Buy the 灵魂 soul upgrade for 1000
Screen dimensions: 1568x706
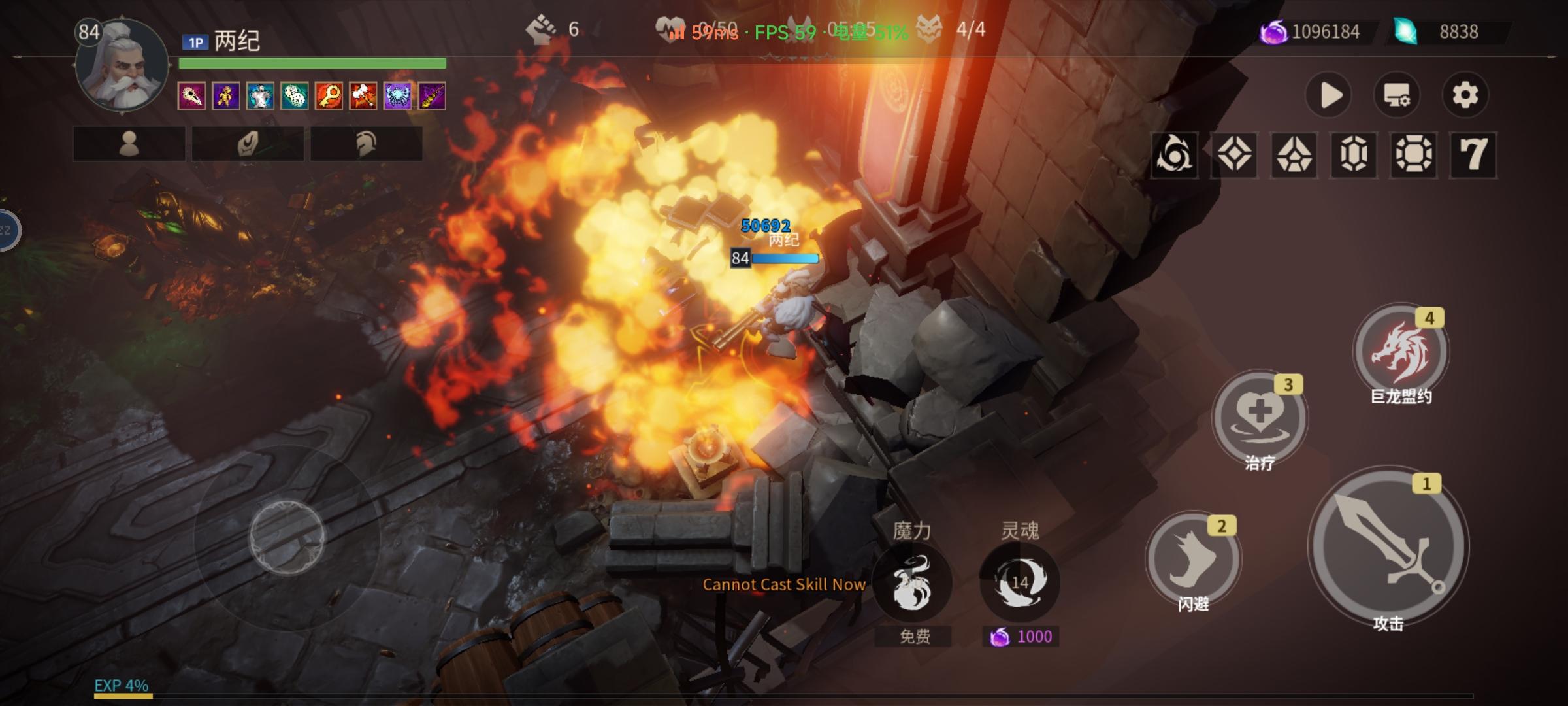[x=1019, y=582]
